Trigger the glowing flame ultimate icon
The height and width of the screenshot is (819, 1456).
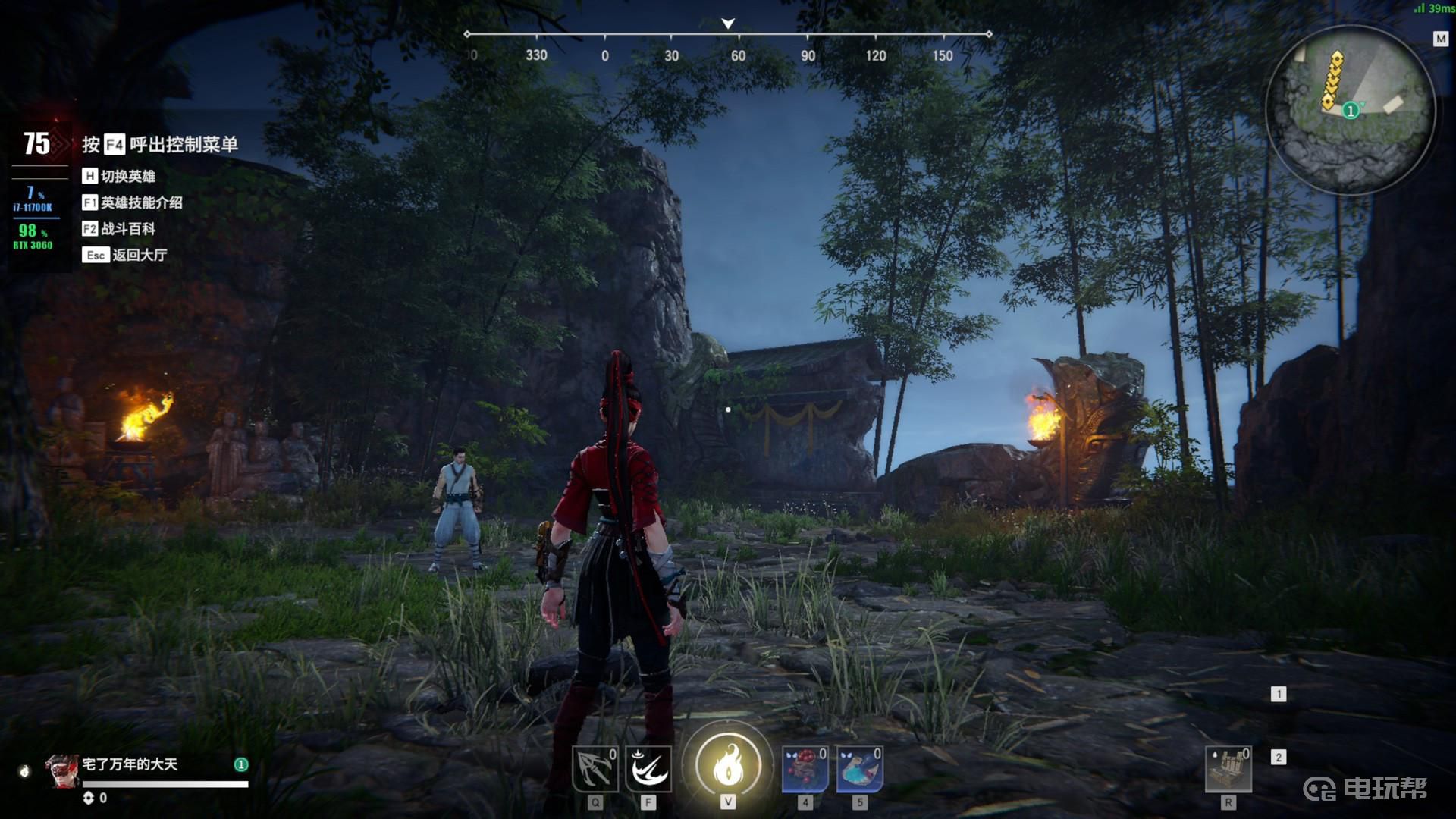click(727, 764)
